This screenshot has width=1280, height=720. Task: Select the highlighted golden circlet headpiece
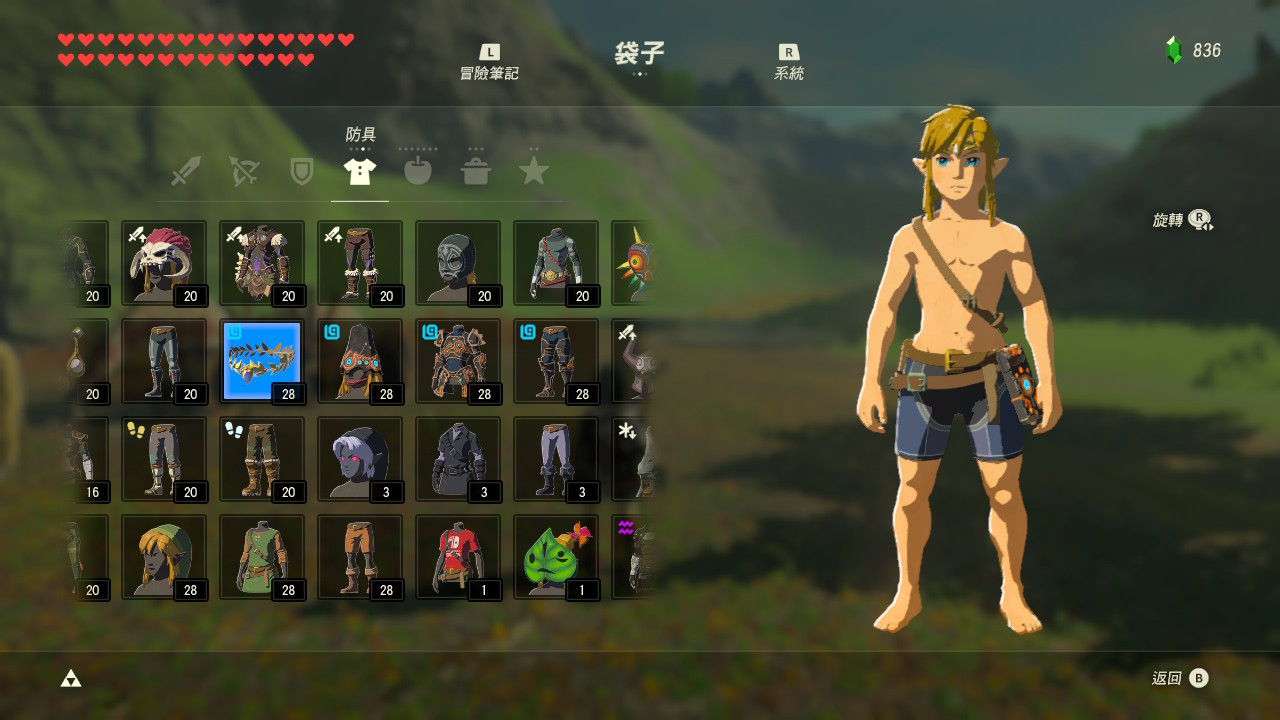coord(262,361)
